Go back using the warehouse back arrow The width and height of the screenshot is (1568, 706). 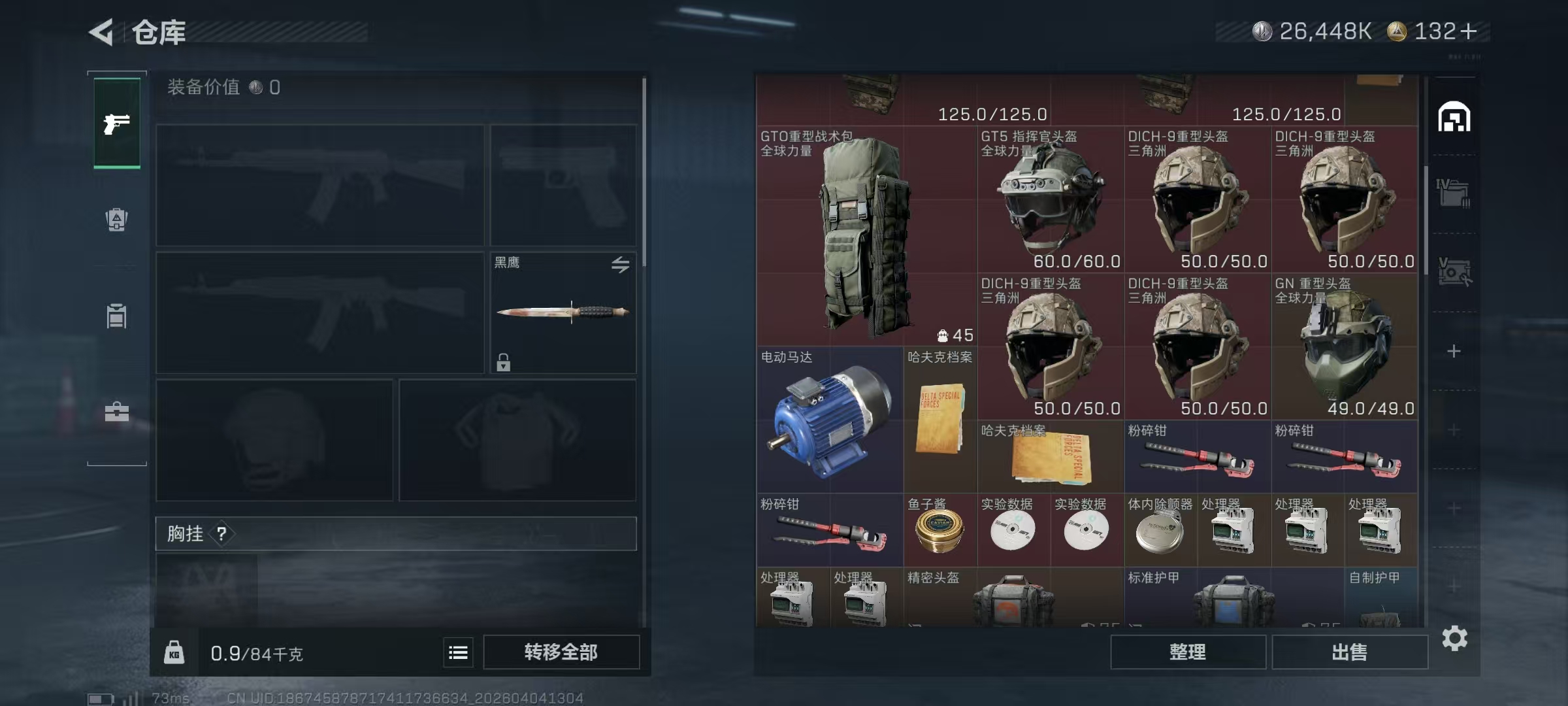point(102,32)
